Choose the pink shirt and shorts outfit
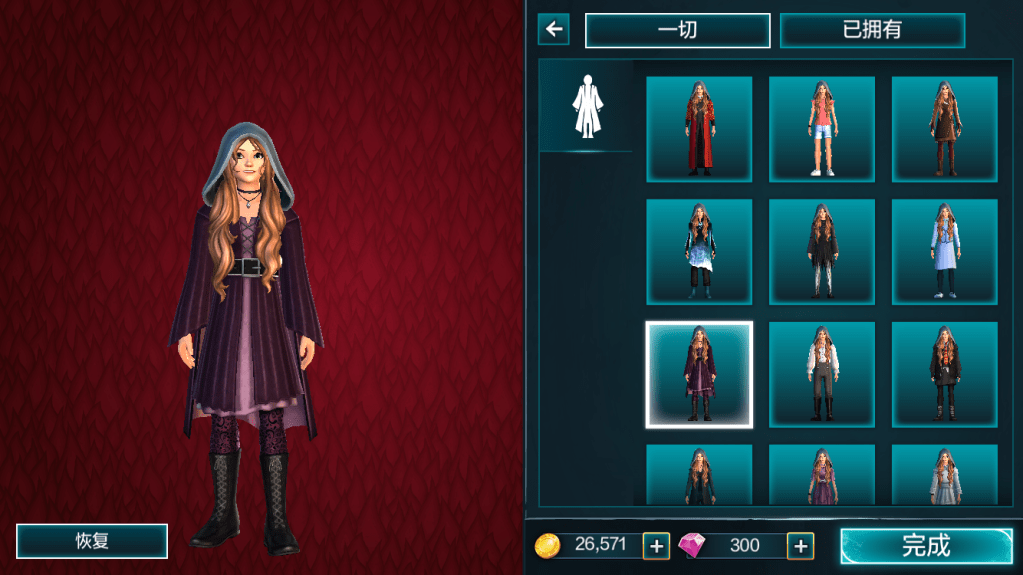 point(821,129)
